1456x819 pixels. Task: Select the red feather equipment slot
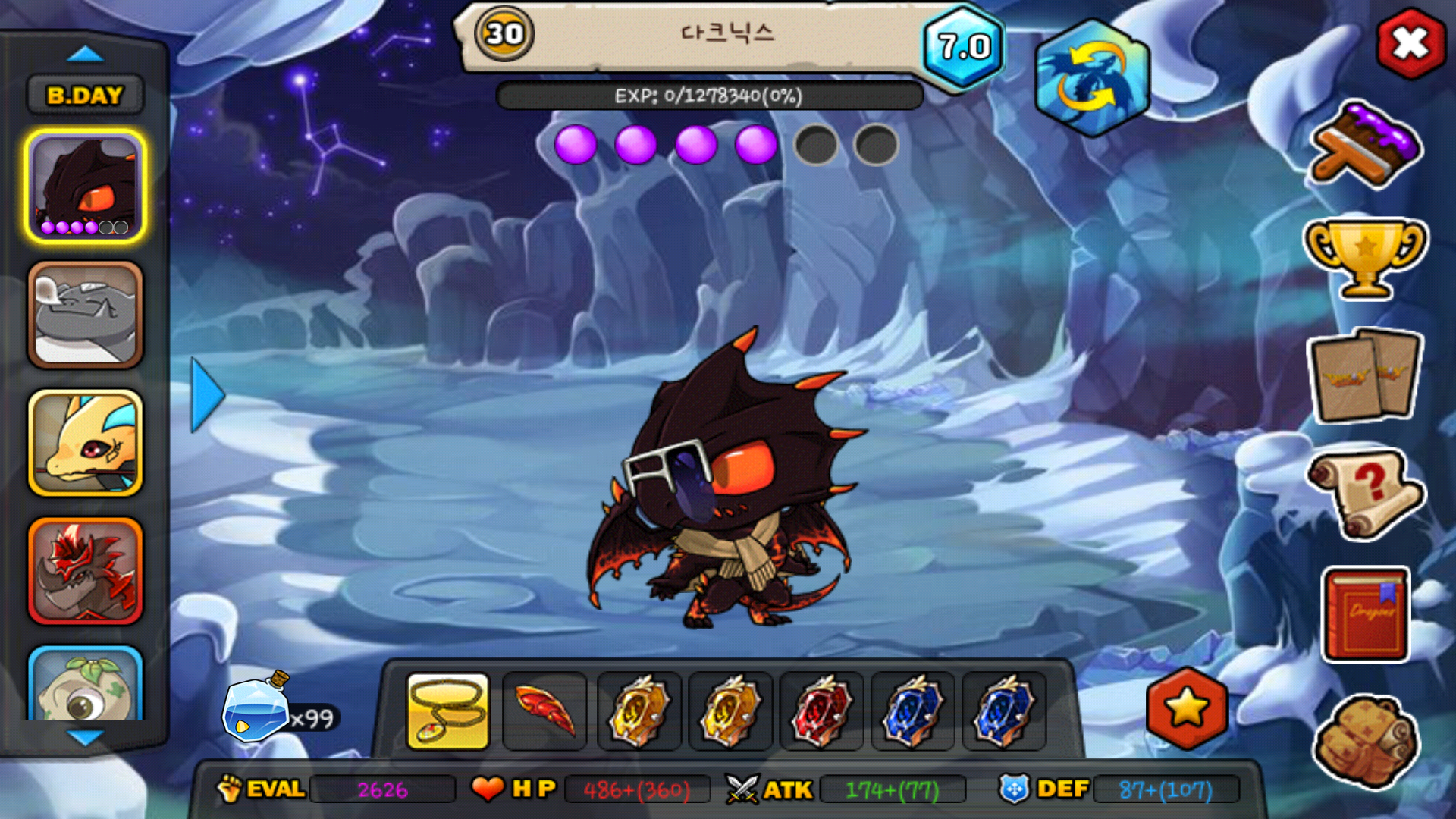(x=544, y=711)
